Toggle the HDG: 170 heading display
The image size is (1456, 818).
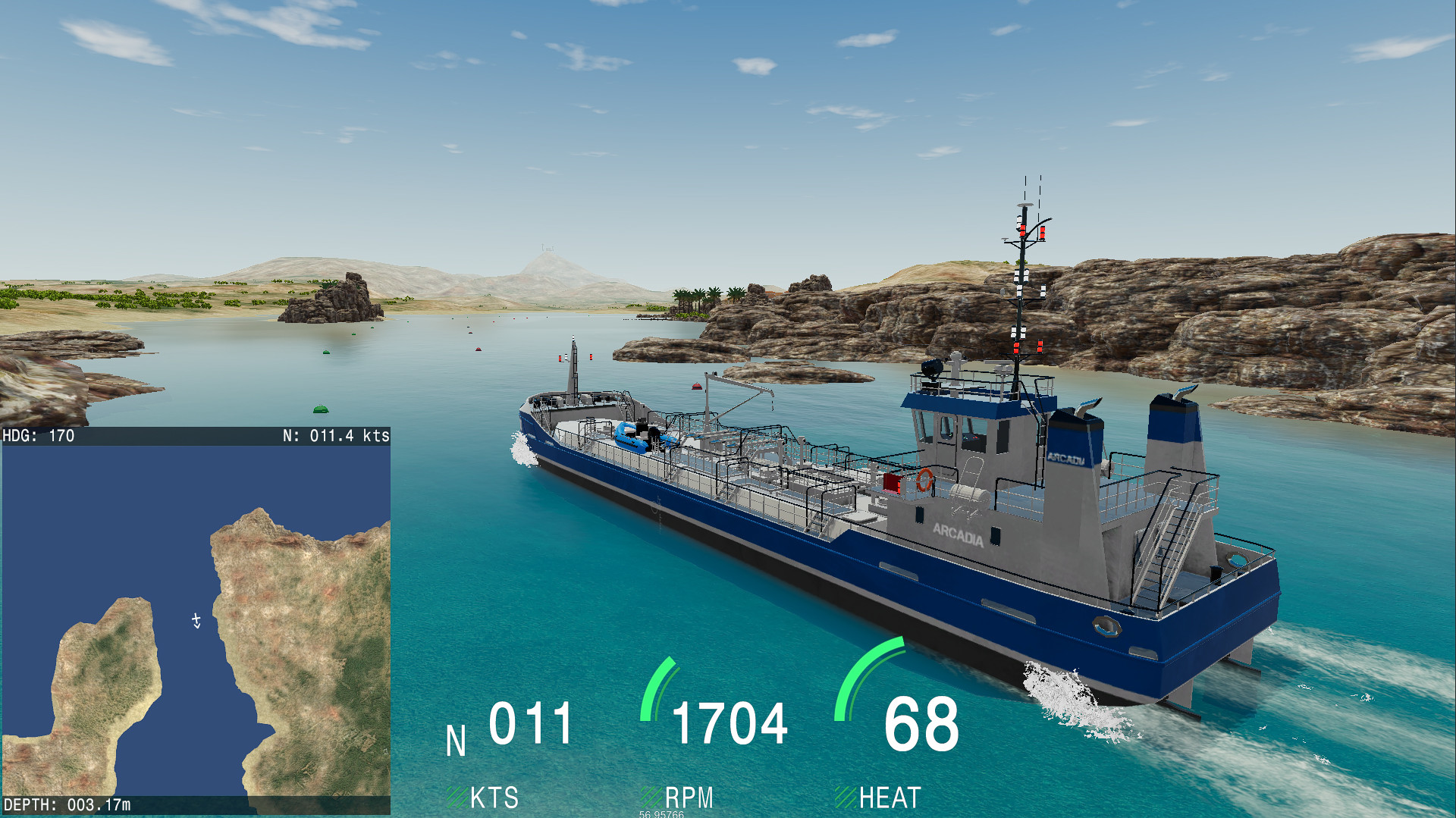coord(38,436)
